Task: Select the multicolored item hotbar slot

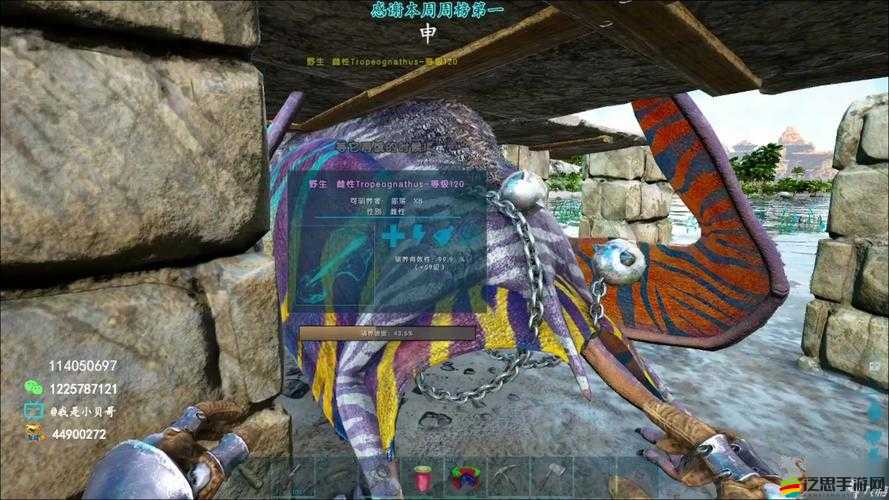Action: point(462,476)
